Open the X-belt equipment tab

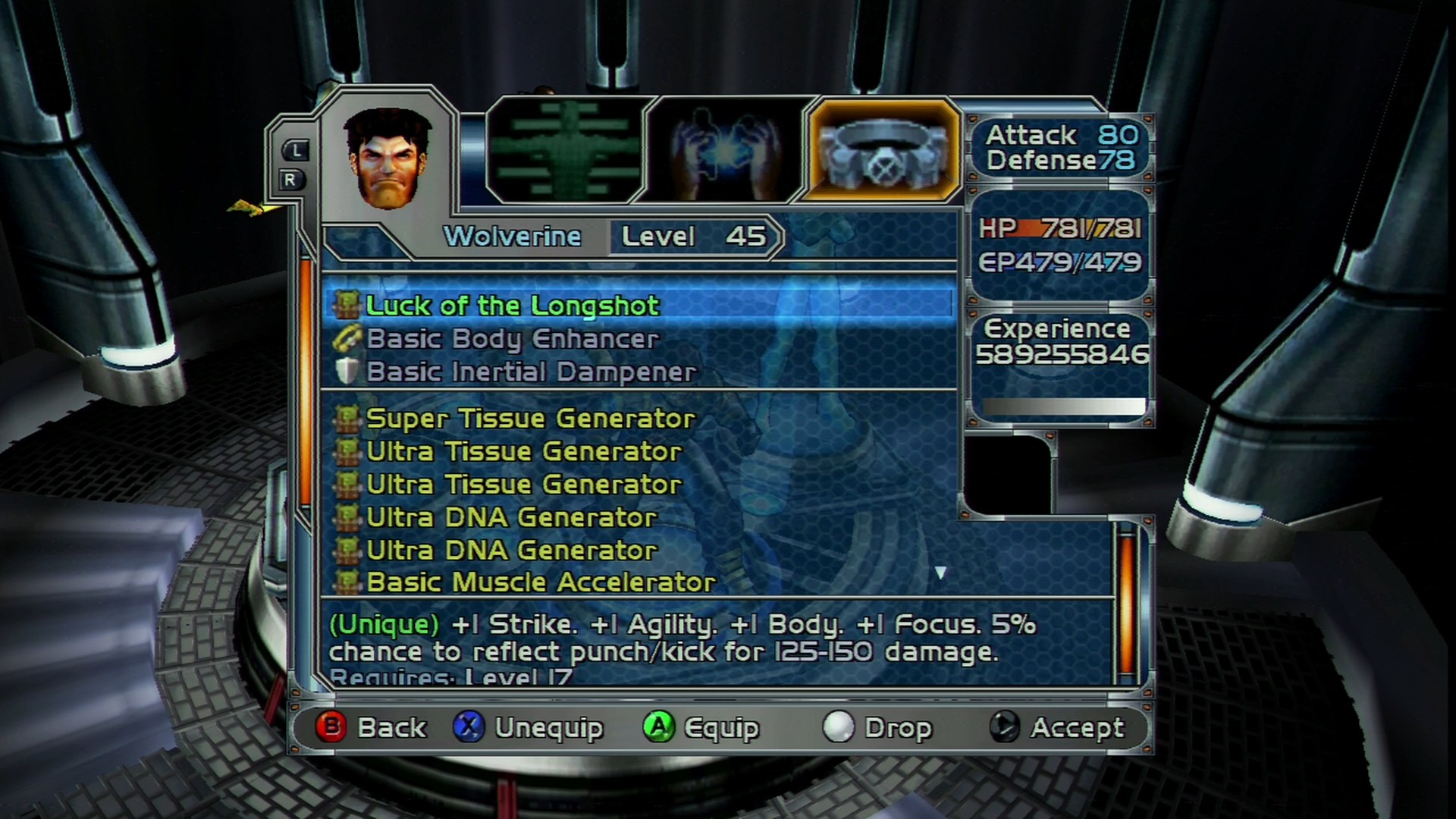882,150
